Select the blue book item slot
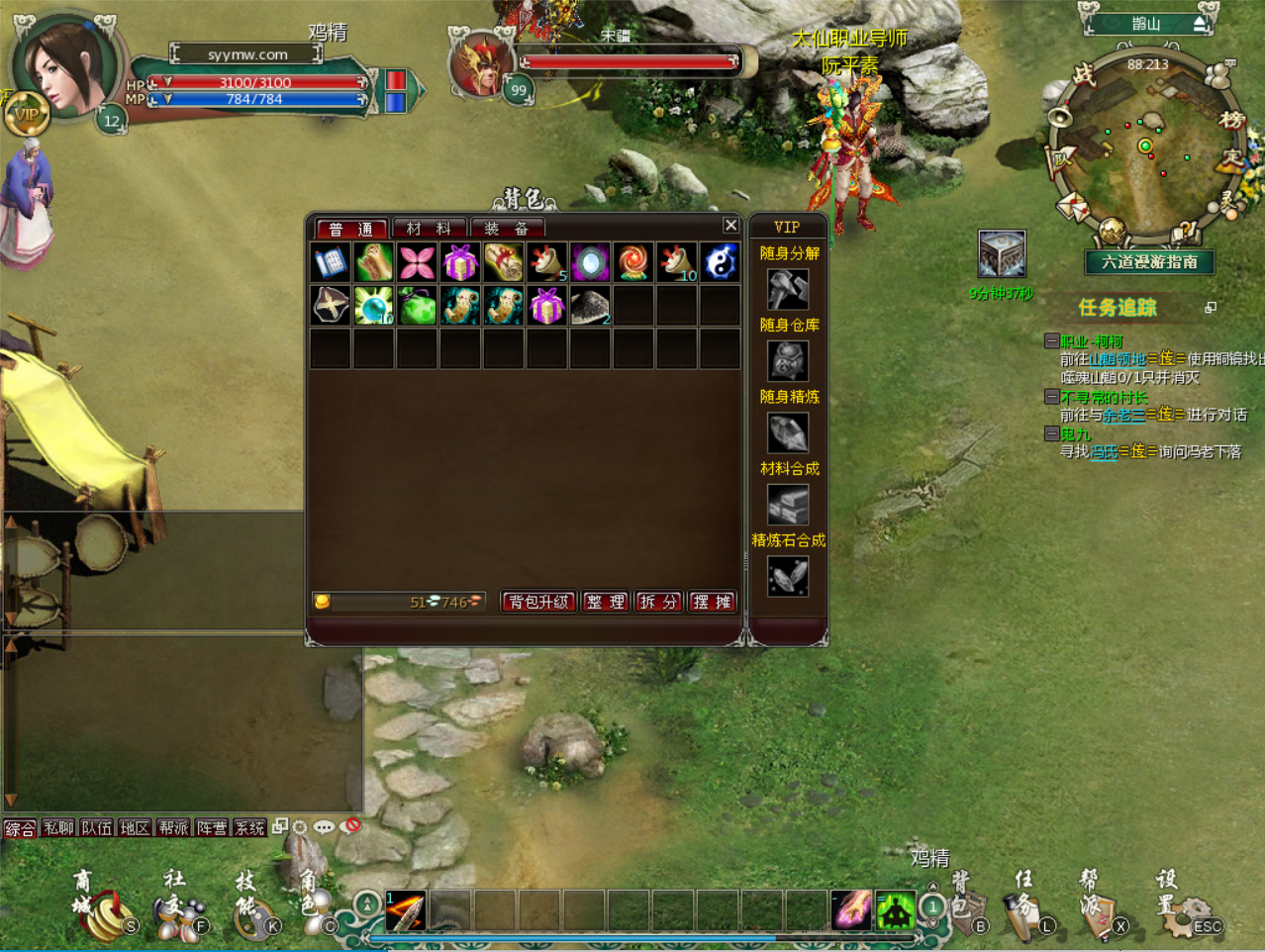The width and height of the screenshot is (1265, 952). pos(331,263)
